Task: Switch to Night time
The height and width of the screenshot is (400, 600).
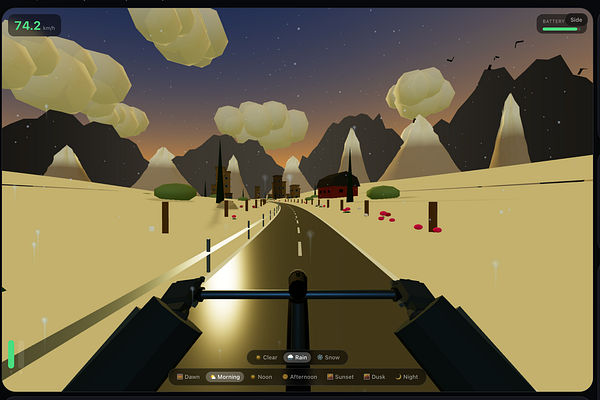Action: click(x=410, y=377)
